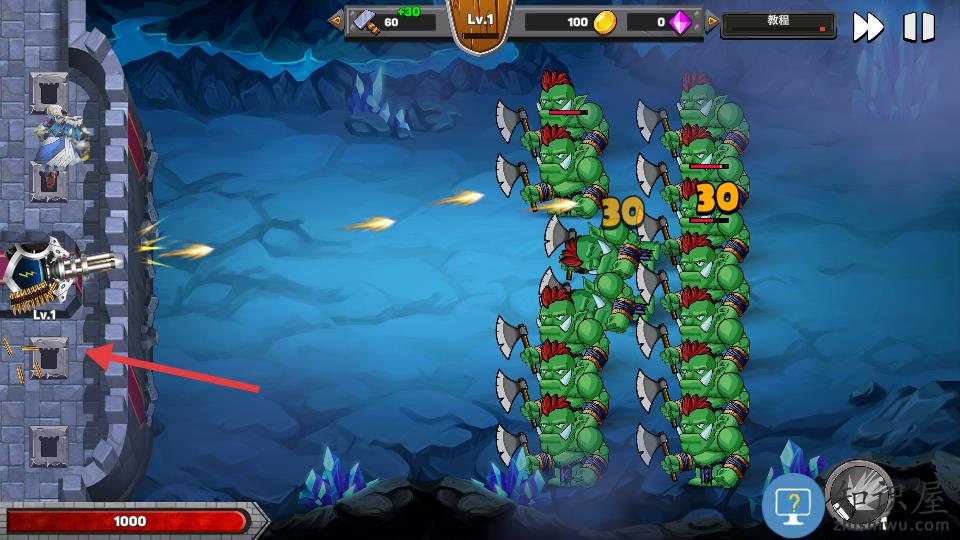
Task: Open the blue question-mark help button
Action: tap(793, 507)
